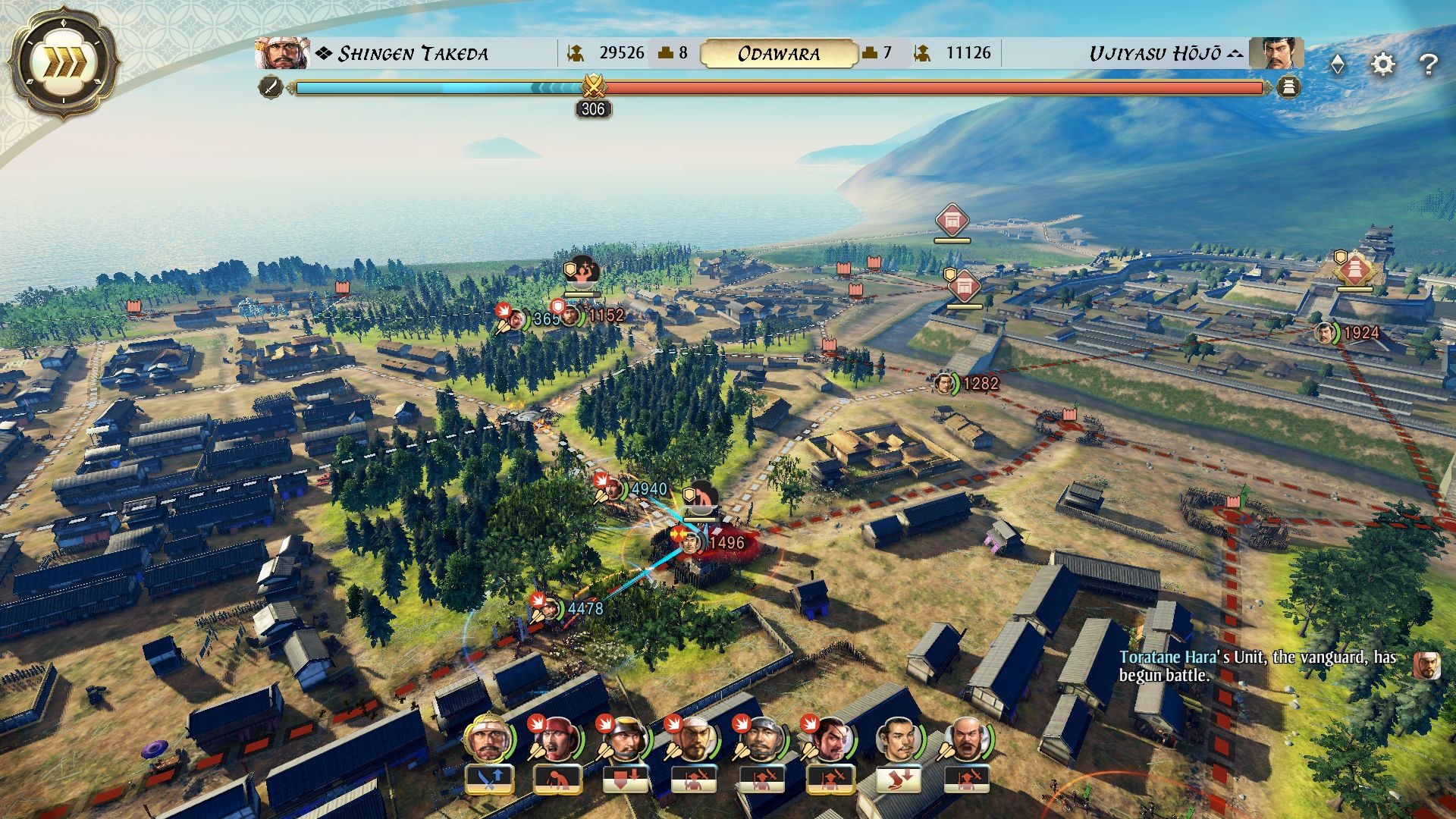Activate the red down-arrow command

(626, 778)
